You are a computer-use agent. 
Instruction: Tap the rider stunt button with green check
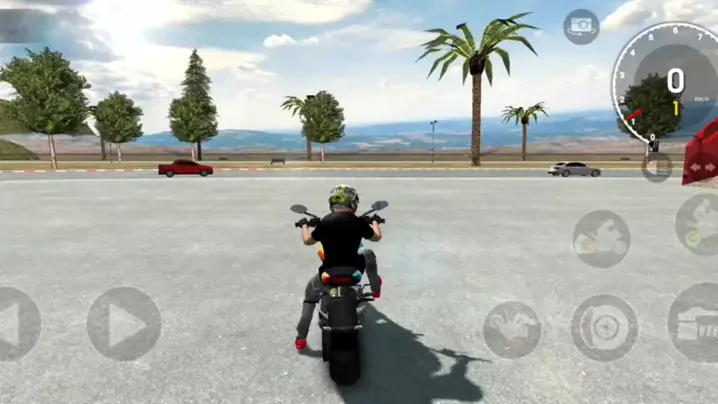[699, 224]
